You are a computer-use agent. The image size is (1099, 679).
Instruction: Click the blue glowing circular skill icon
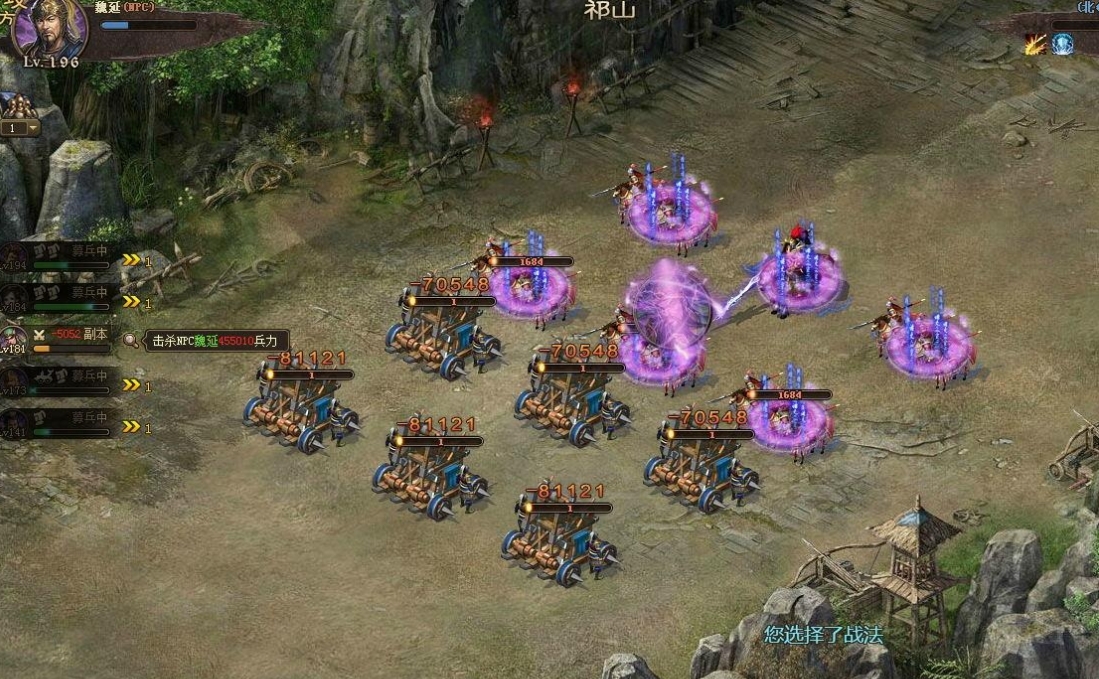tap(1062, 44)
